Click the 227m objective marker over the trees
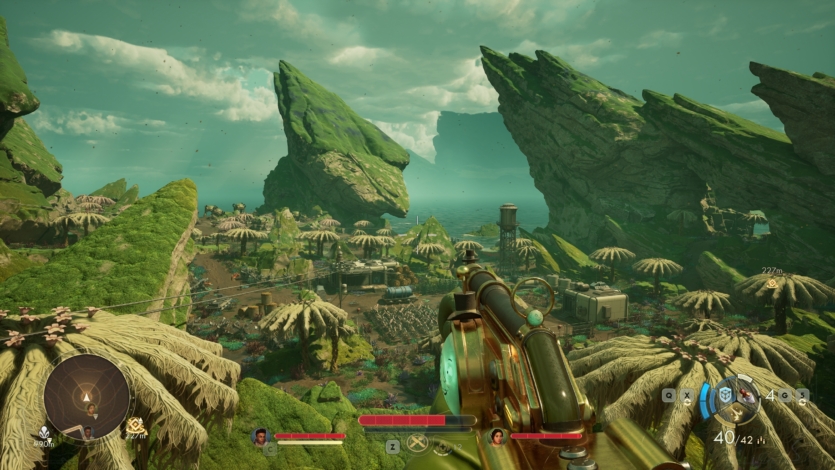 pos(771,284)
